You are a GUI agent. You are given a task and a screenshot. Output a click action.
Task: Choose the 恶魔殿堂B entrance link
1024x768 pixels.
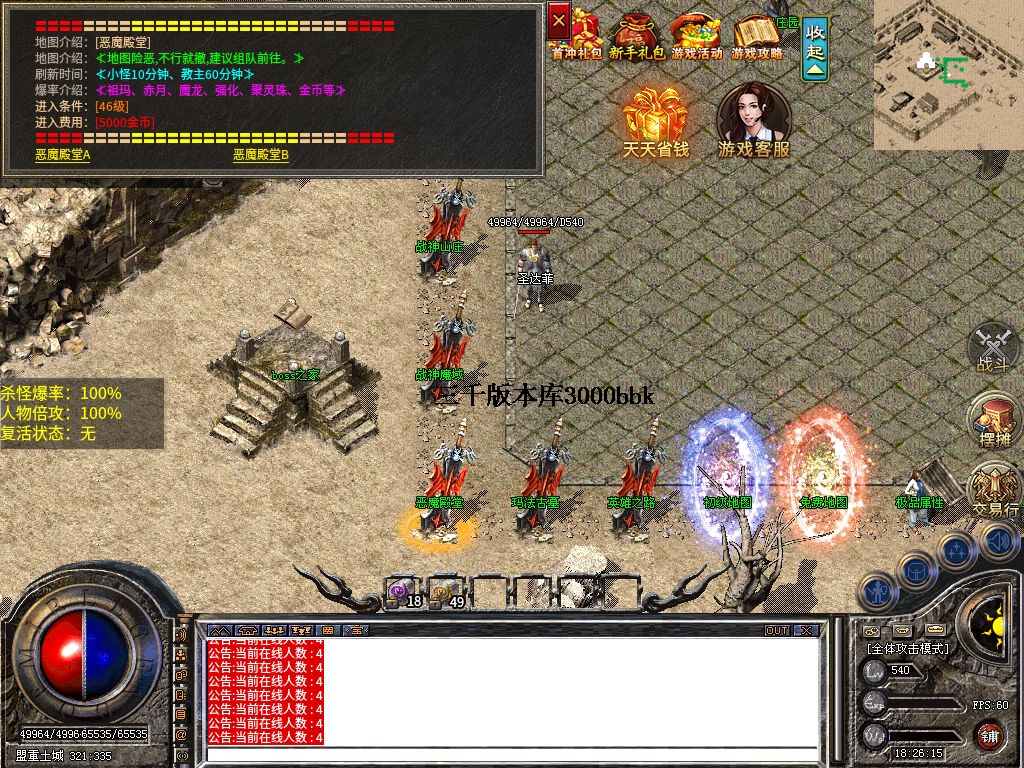click(x=261, y=155)
